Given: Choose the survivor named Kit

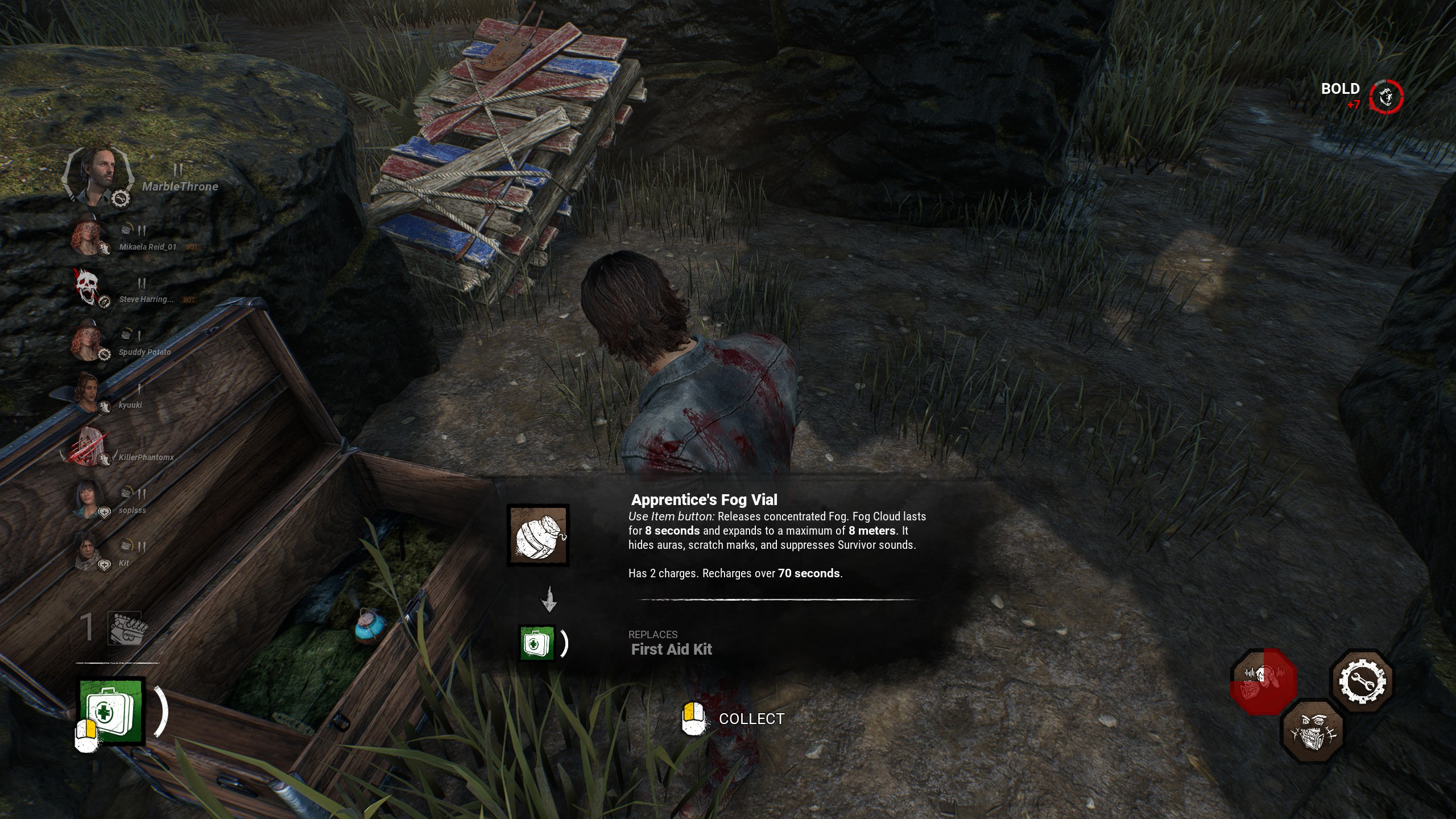Looking at the screenshot, I should coord(87,551).
